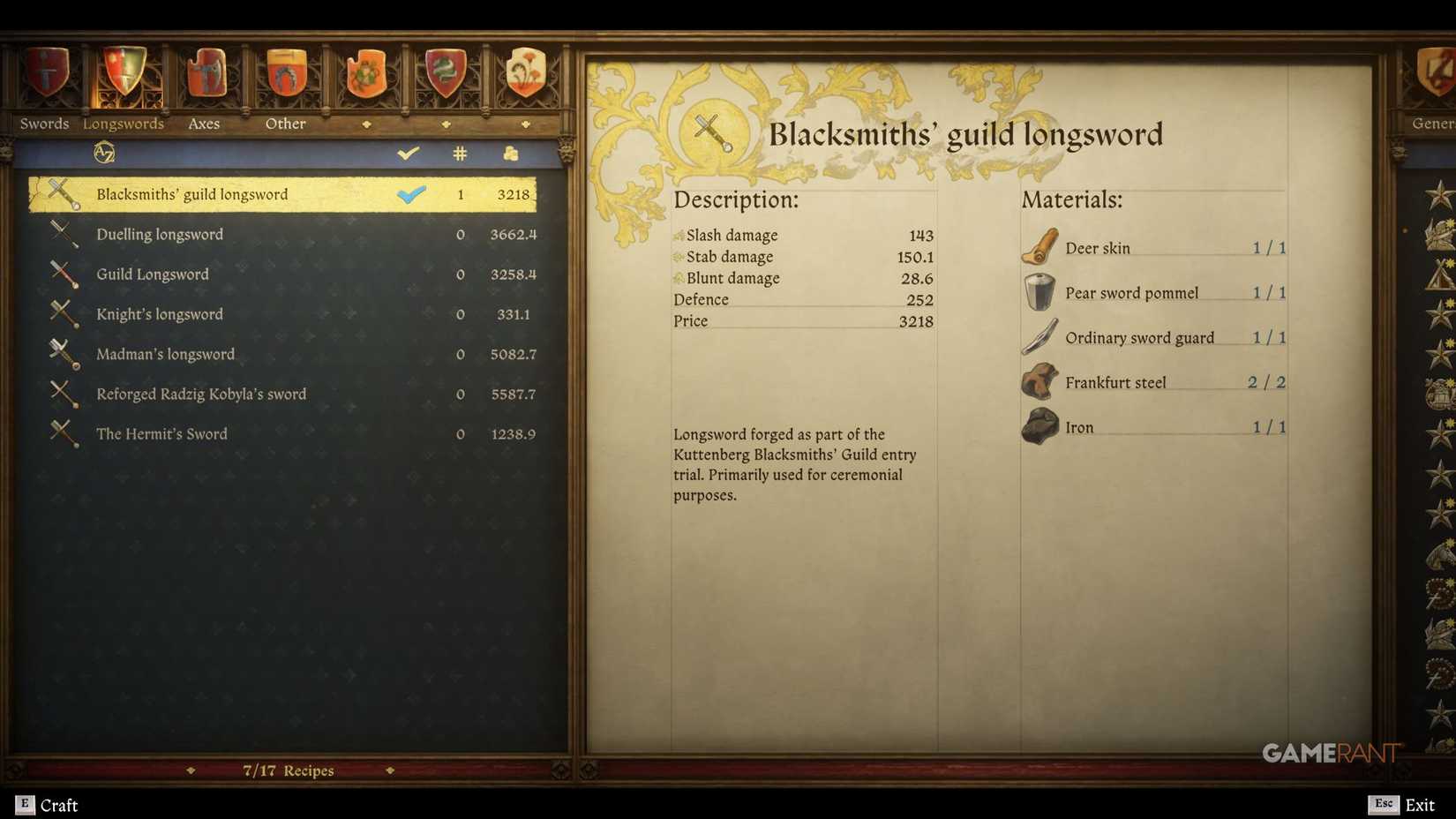
Task: Sort recipe list by price using coins icon
Action: click(510, 152)
